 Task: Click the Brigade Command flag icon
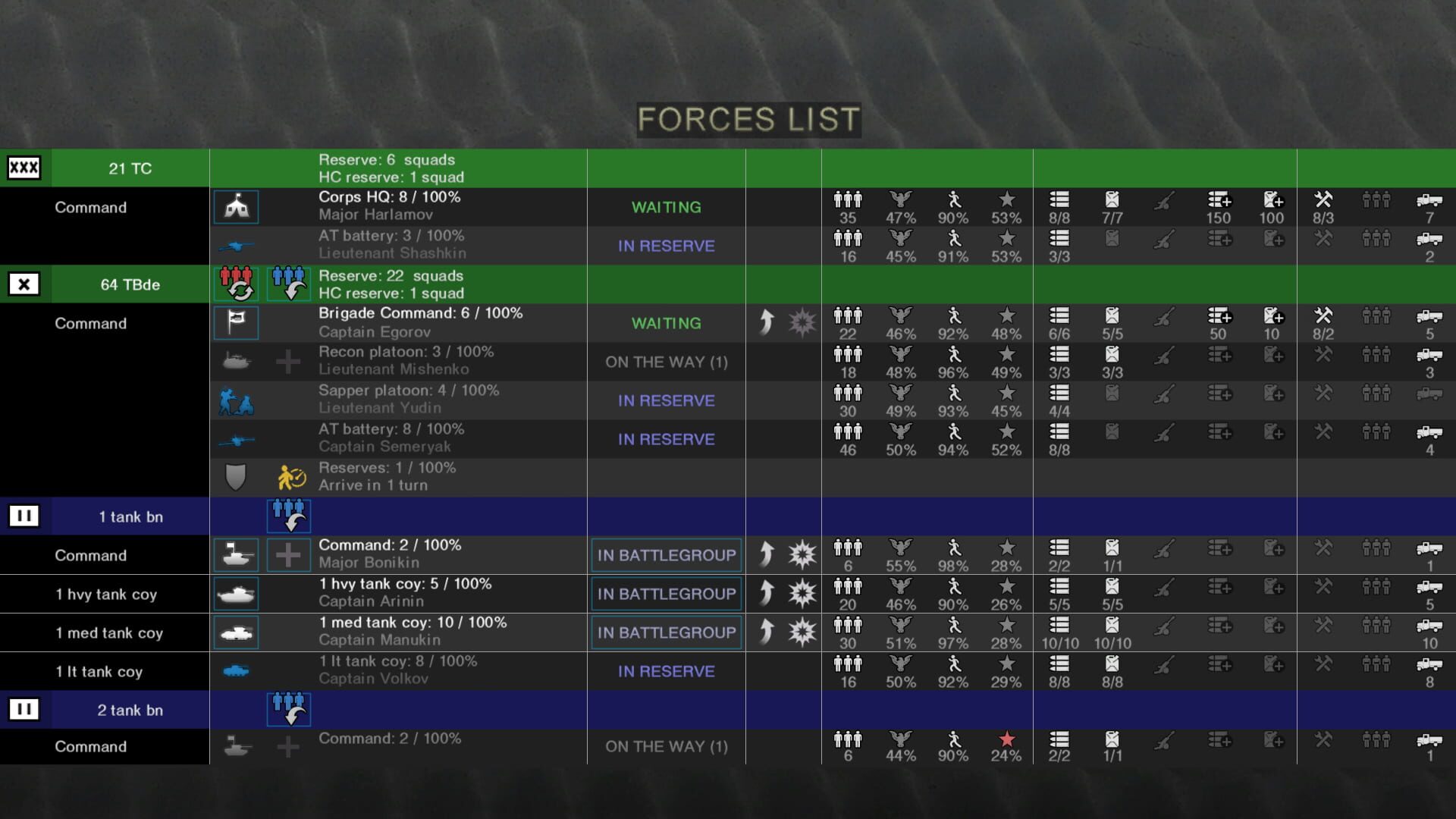coord(235,323)
